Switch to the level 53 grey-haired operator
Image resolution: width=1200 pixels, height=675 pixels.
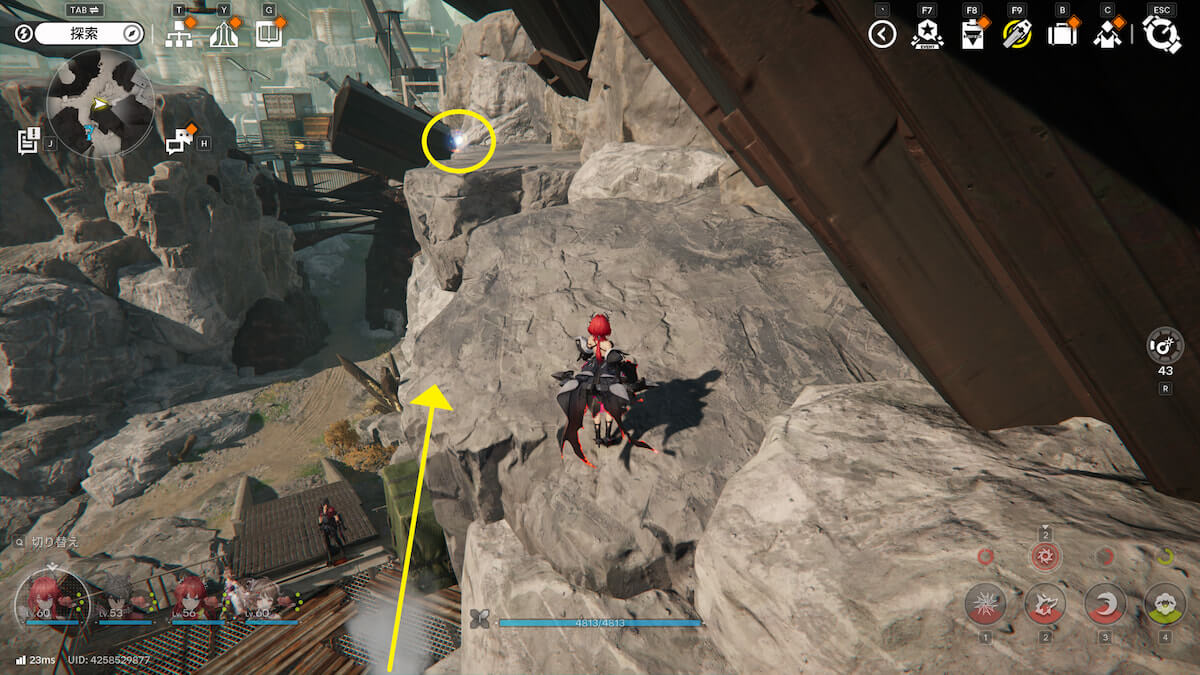(120, 597)
